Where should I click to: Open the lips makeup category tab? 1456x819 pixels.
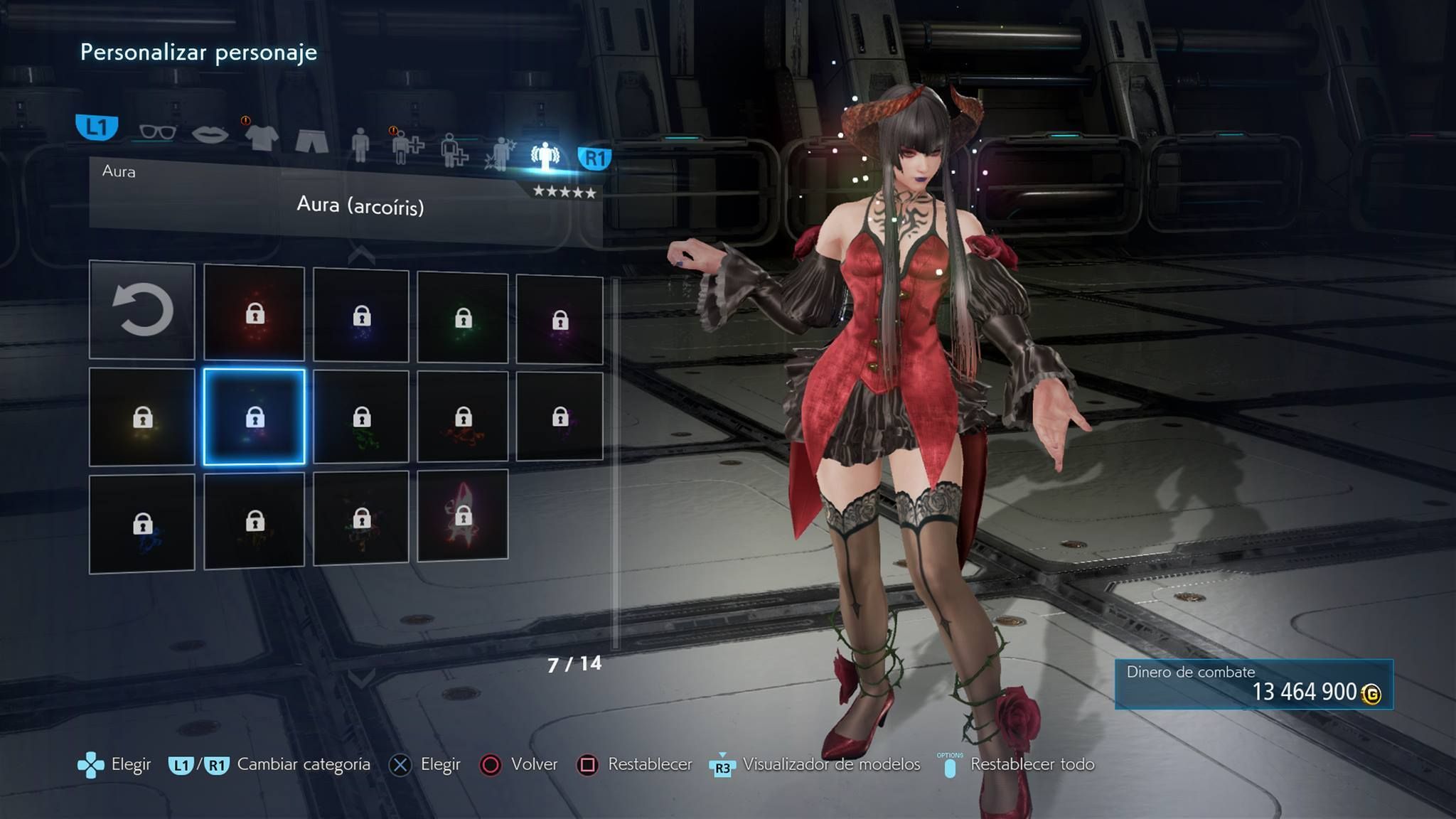(210, 134)
